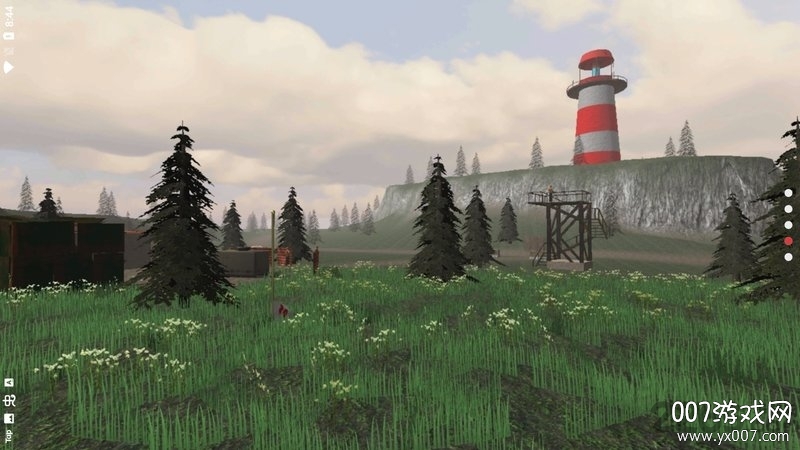Tap the play triangle icon in status bar
The image size is (800, 450).
click(x=9, y=67)
